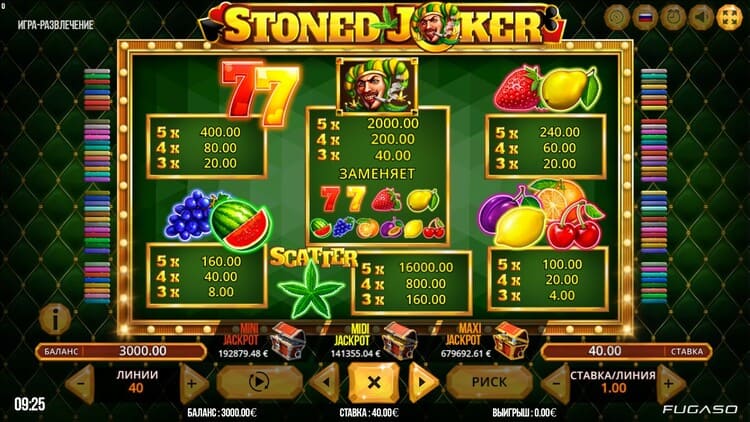Toggle fullscreen with the four-arrows icon

coord(729,18)
